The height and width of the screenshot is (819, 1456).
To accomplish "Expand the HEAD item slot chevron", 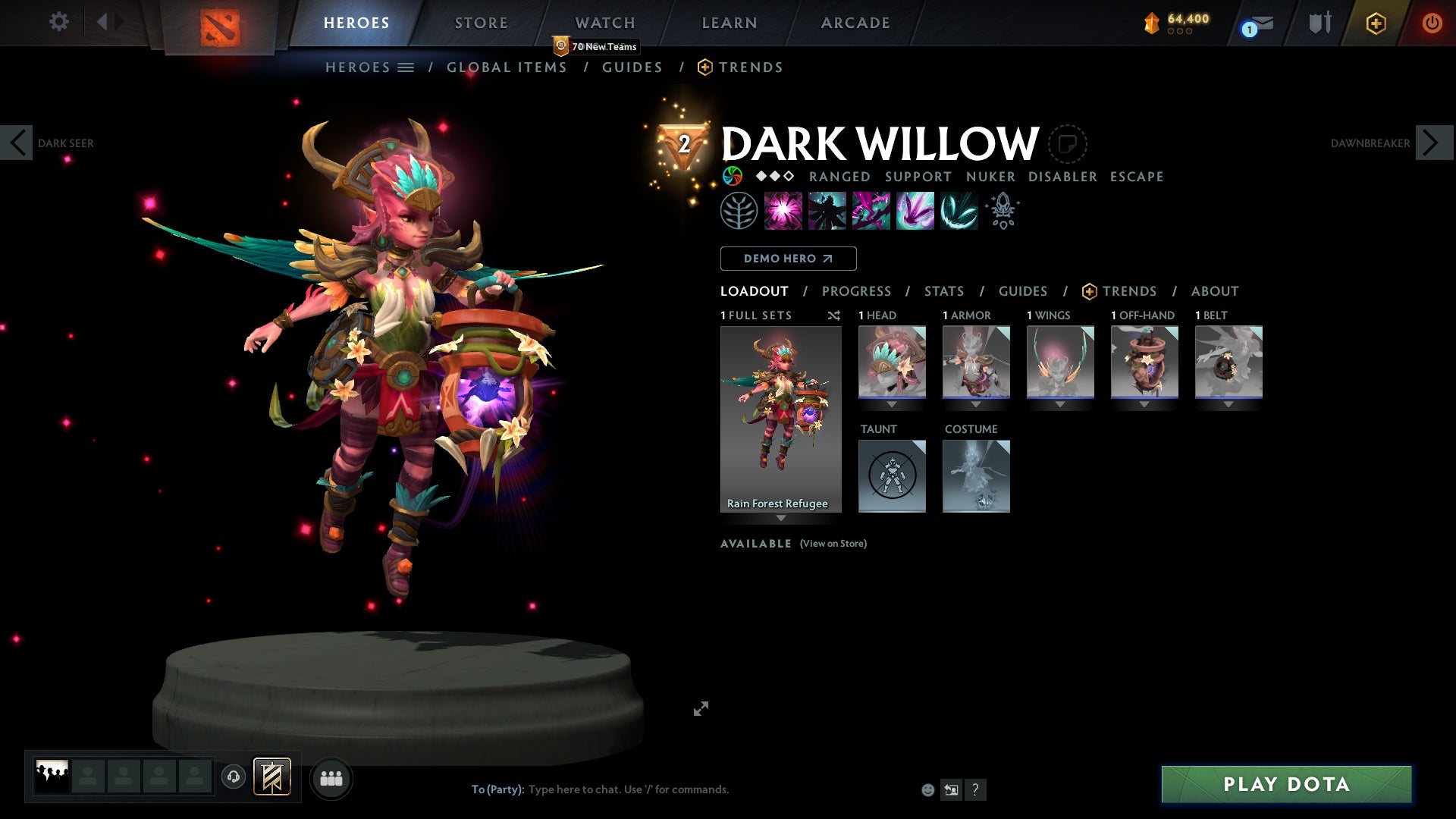I will coord(892,405).
